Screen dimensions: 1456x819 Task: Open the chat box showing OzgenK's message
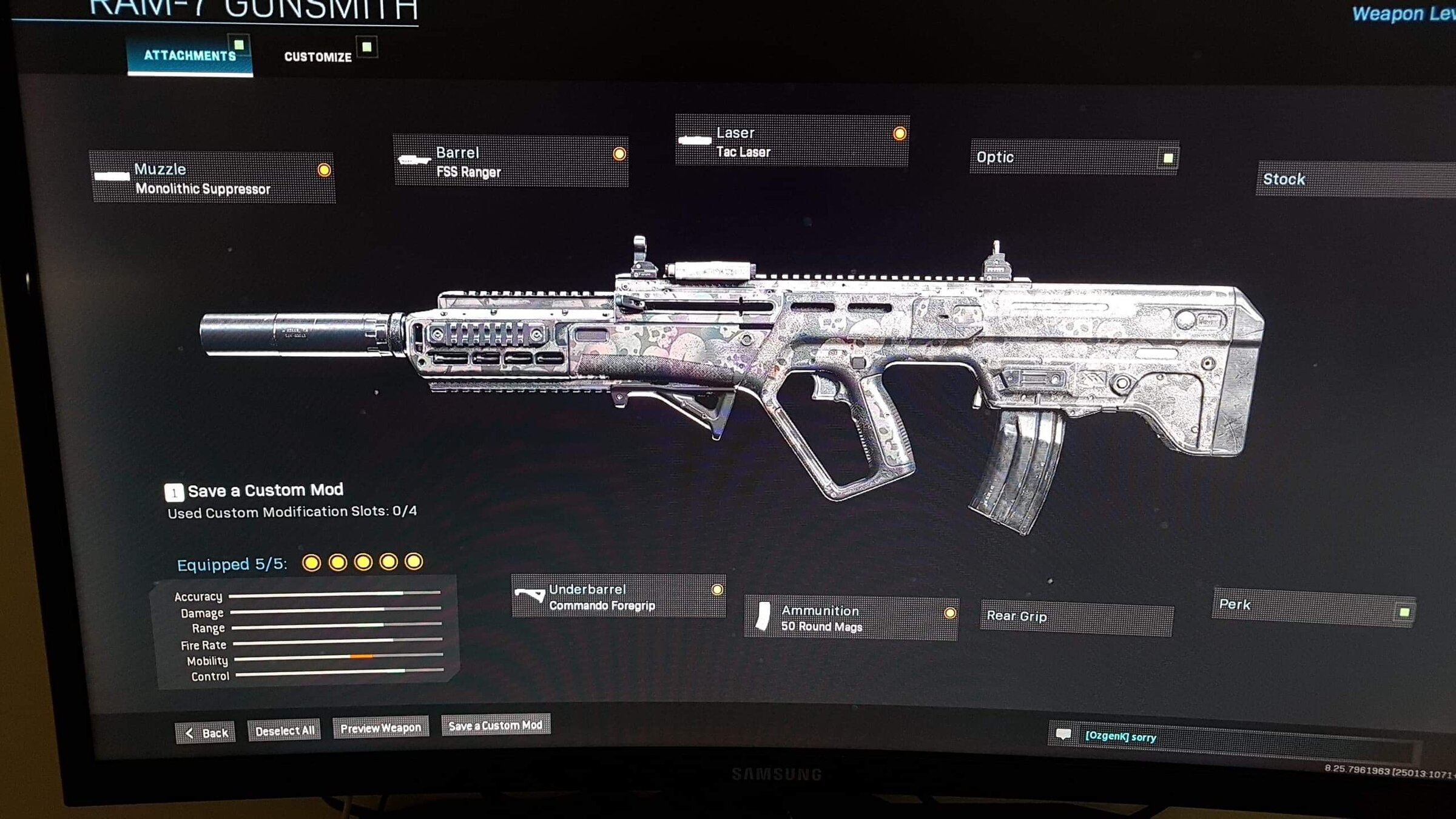click(1232, 738)
